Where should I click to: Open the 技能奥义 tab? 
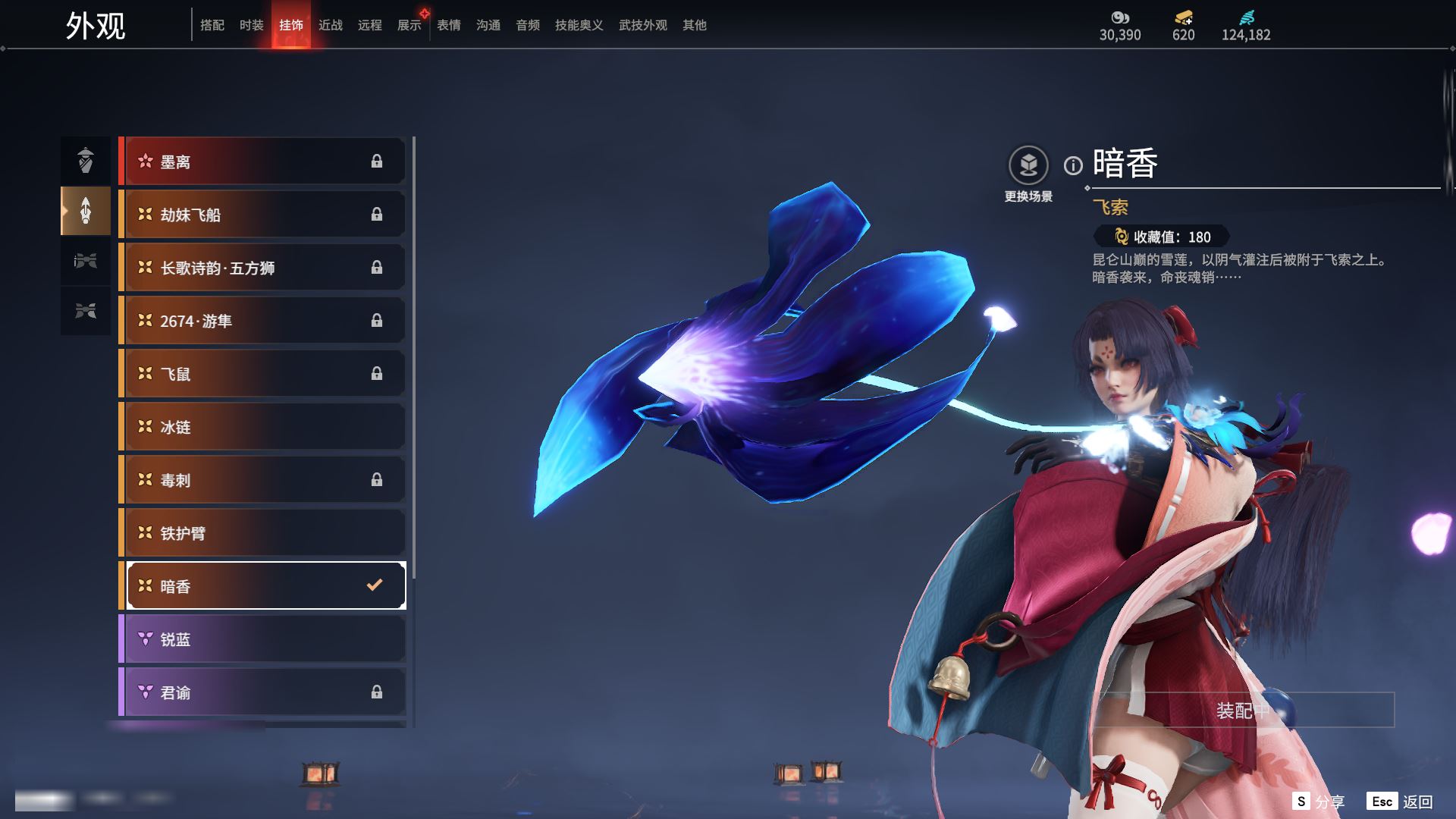(x=579, y=25)
